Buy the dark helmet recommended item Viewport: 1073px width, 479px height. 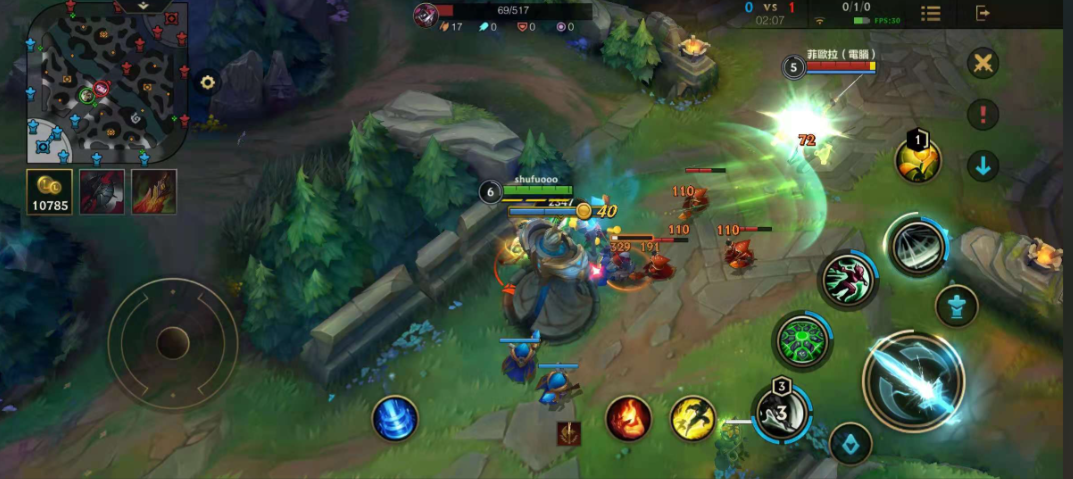pos(102,191)
